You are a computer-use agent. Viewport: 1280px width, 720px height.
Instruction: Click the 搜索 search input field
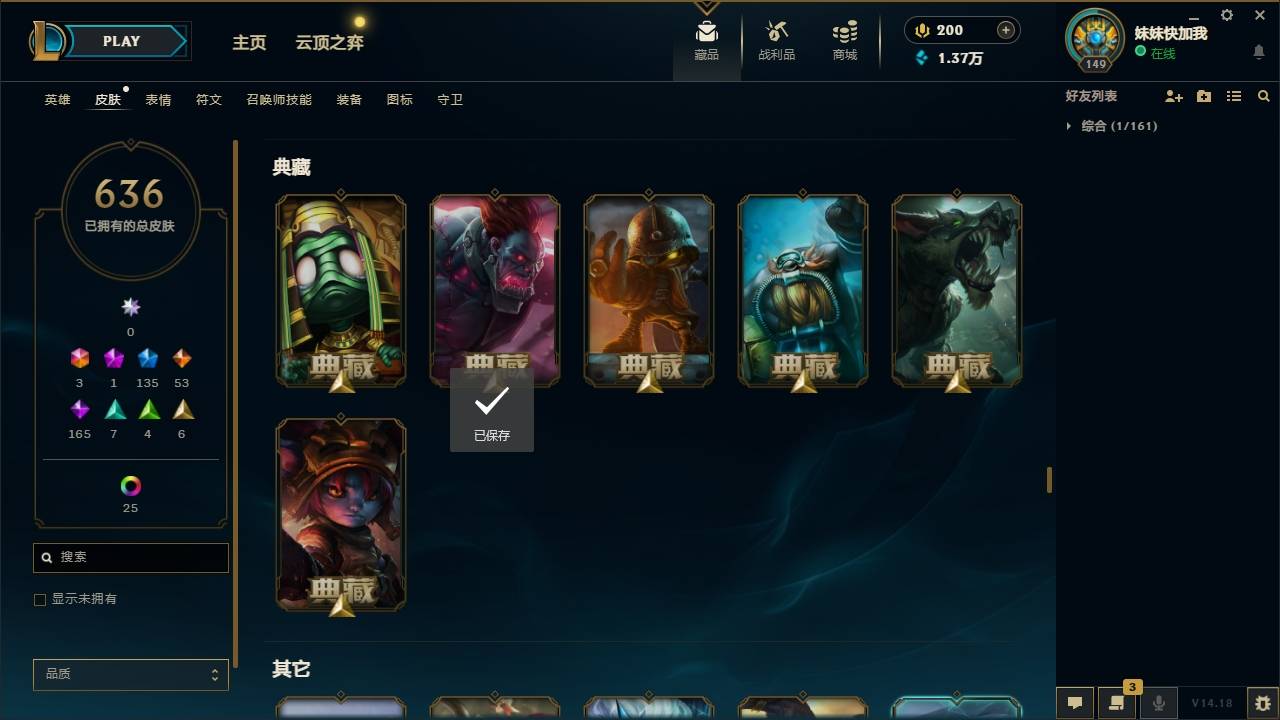point(130,557)
